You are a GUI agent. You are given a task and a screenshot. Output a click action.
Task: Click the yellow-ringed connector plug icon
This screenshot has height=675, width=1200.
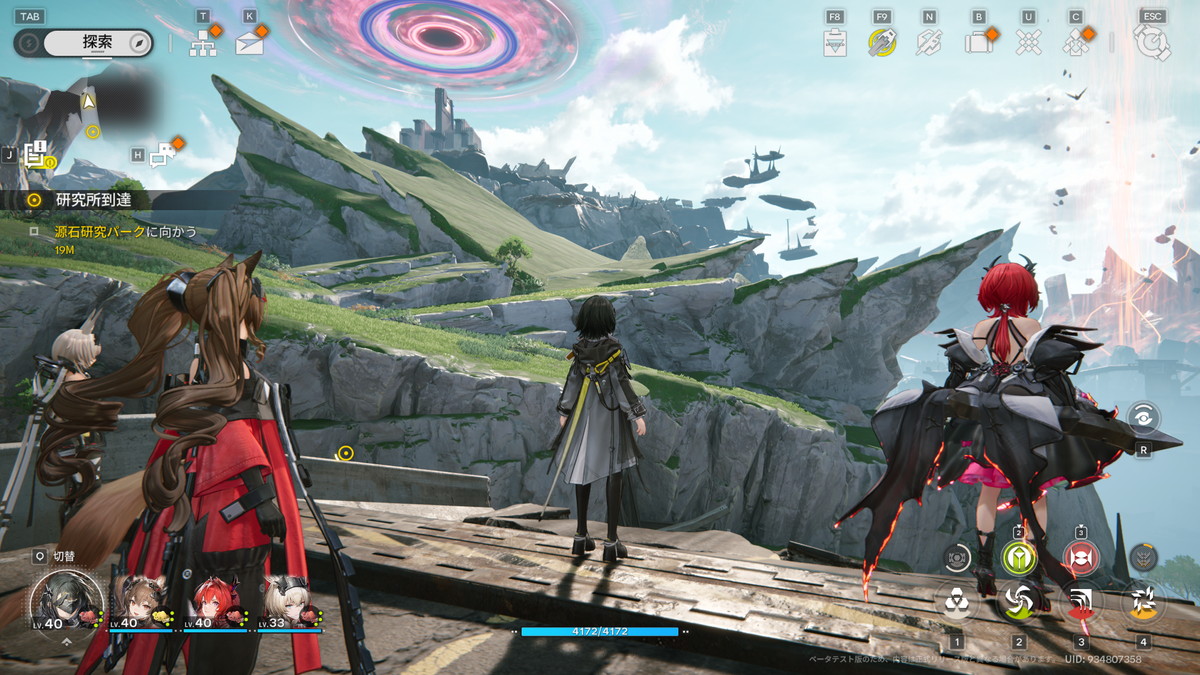pos(881,42)
